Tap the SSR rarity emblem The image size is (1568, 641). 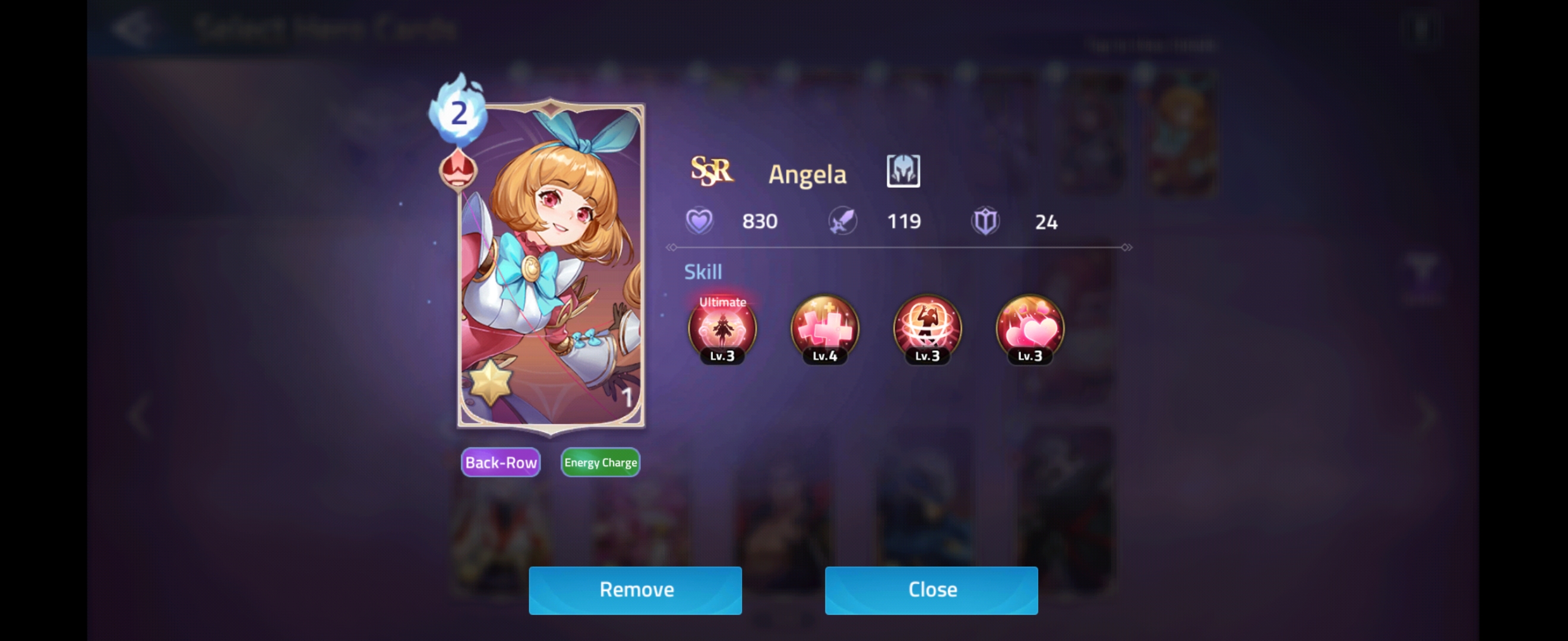(x=712, y=172)
